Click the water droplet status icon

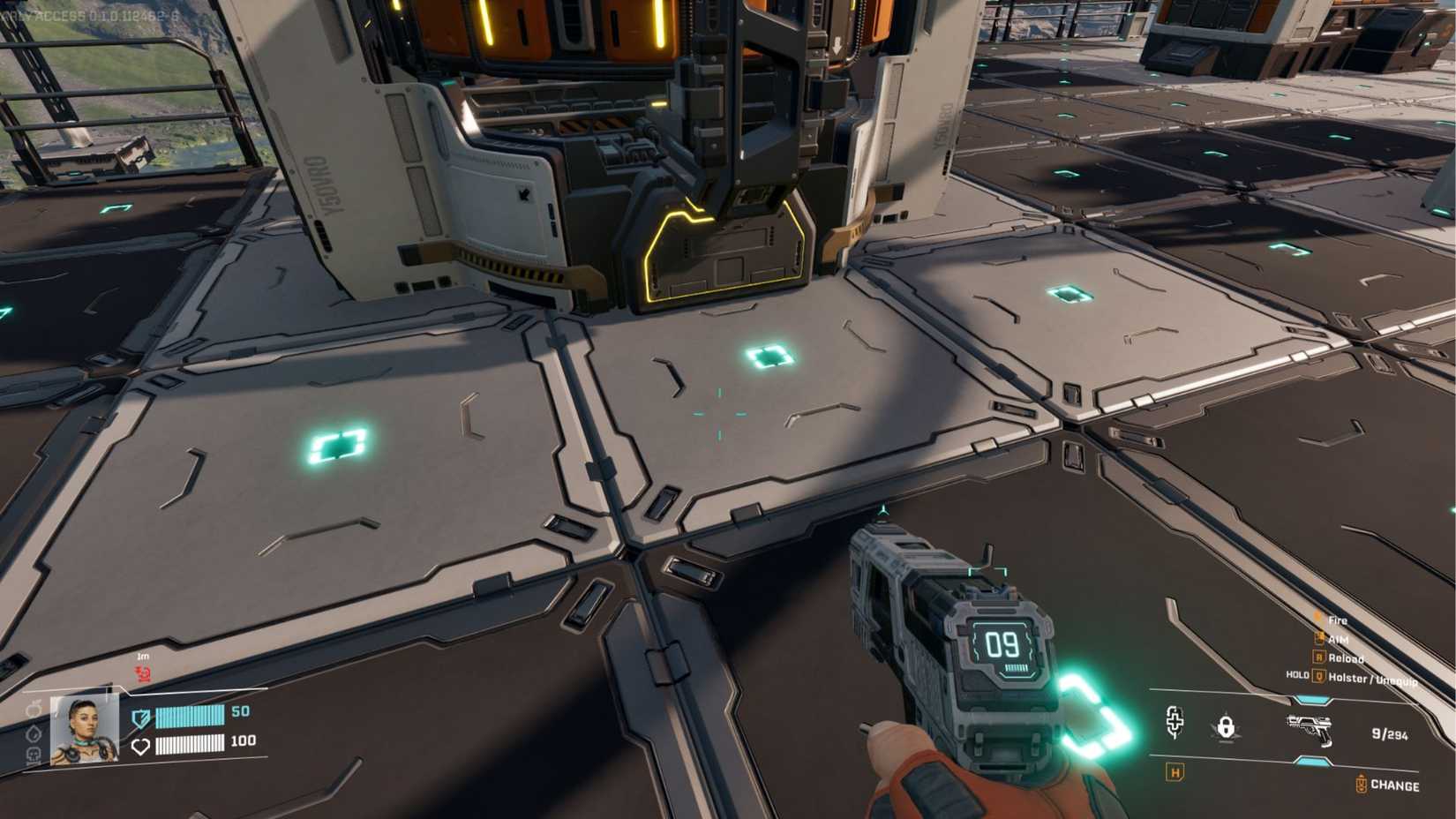point(34,733)
